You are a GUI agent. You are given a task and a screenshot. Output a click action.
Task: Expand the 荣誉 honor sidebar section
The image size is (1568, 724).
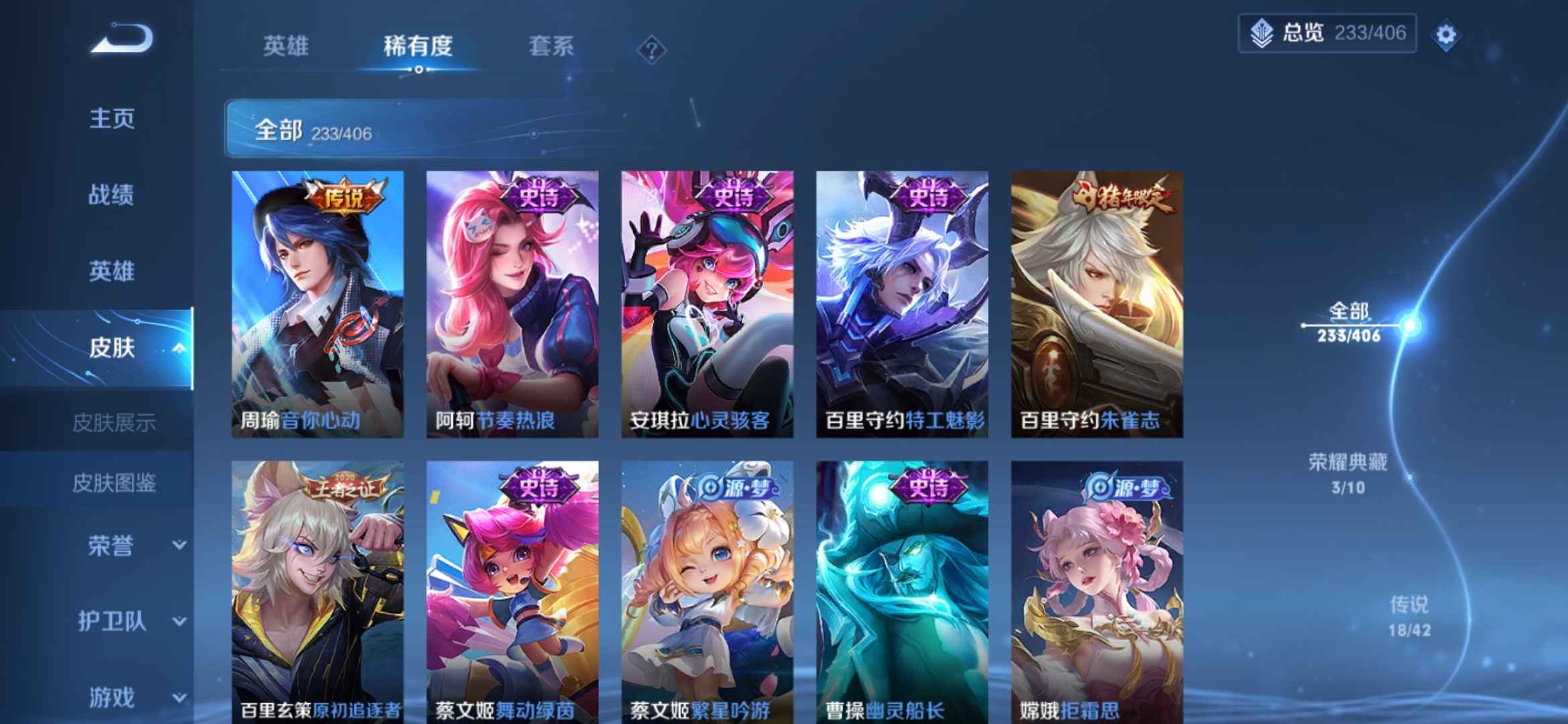111,546
